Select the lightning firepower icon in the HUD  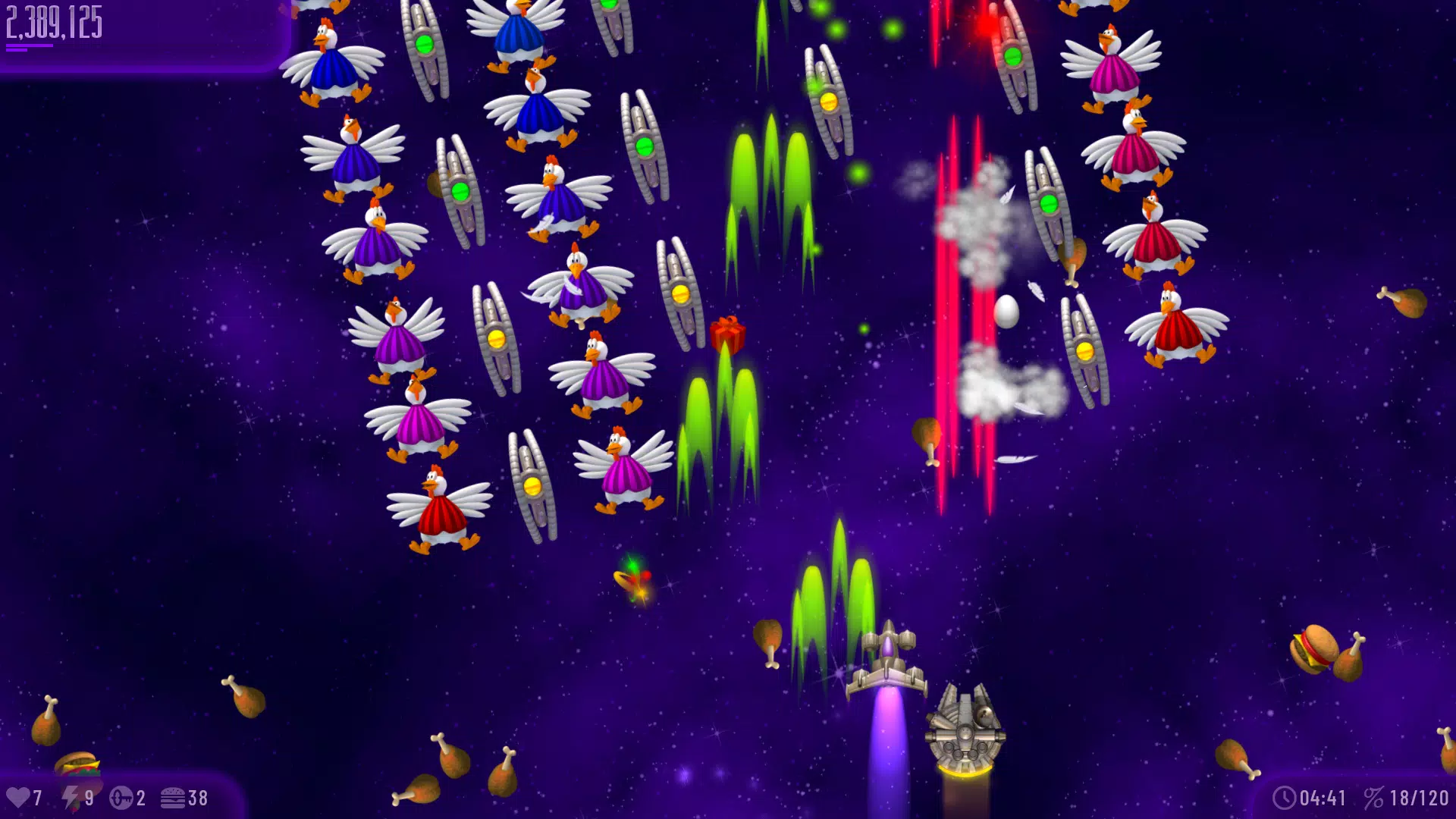[73, 797]
